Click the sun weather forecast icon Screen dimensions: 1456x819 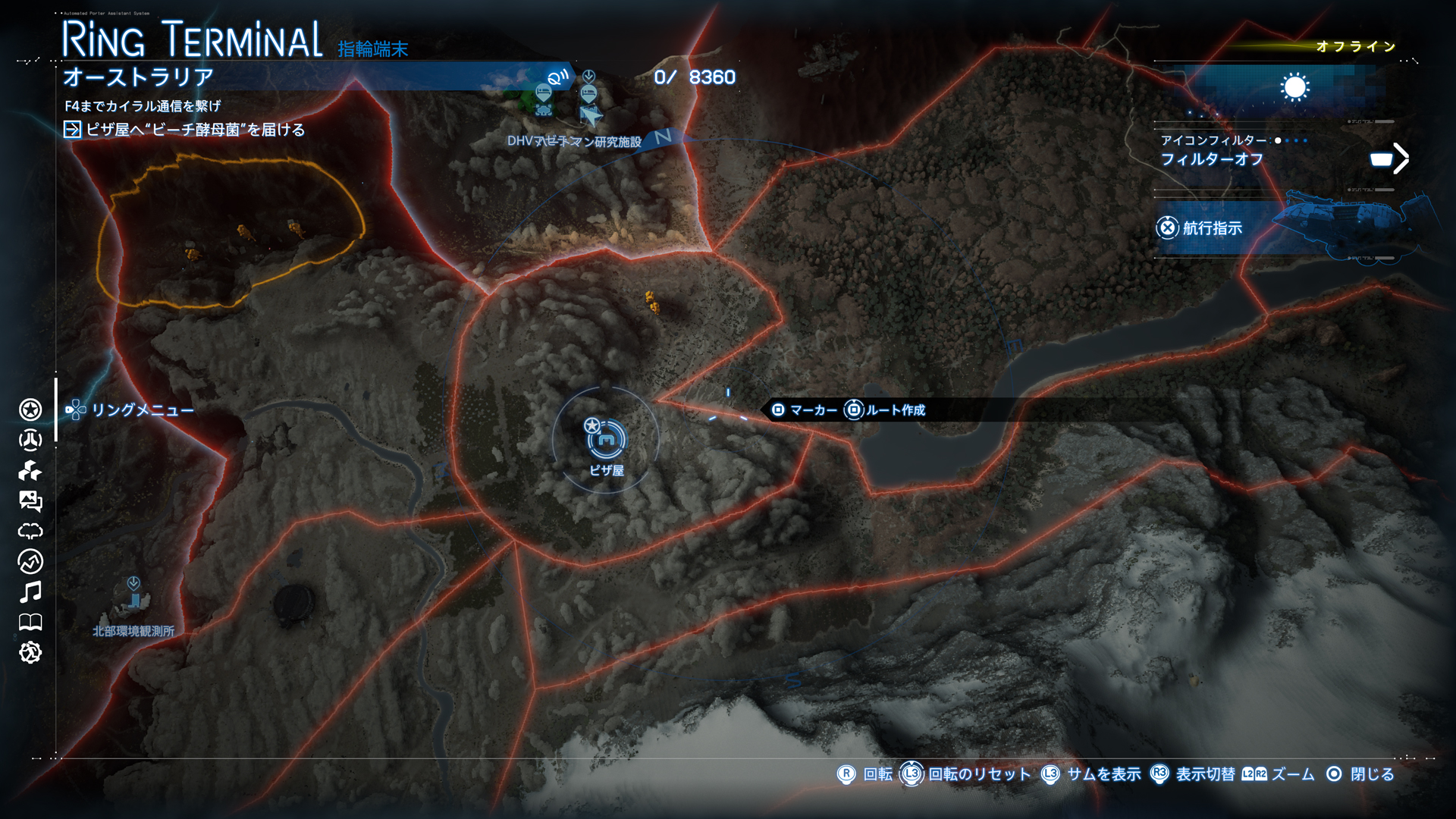click(x=1294, y=87)
